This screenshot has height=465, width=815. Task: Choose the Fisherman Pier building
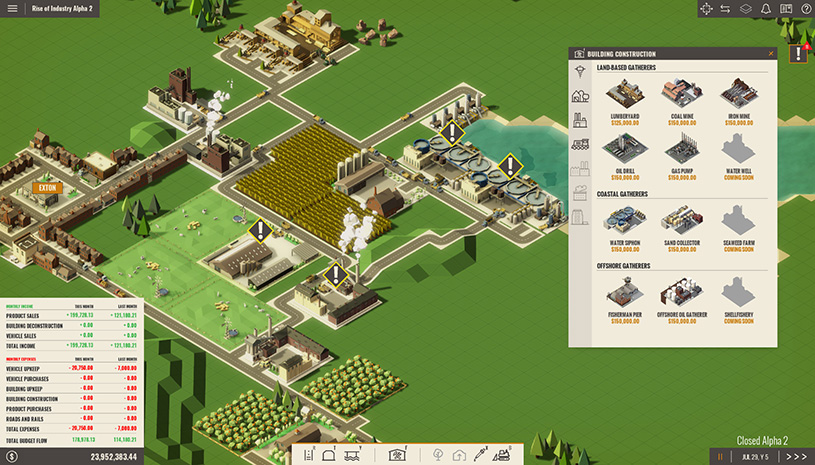(x=625, y=293)
